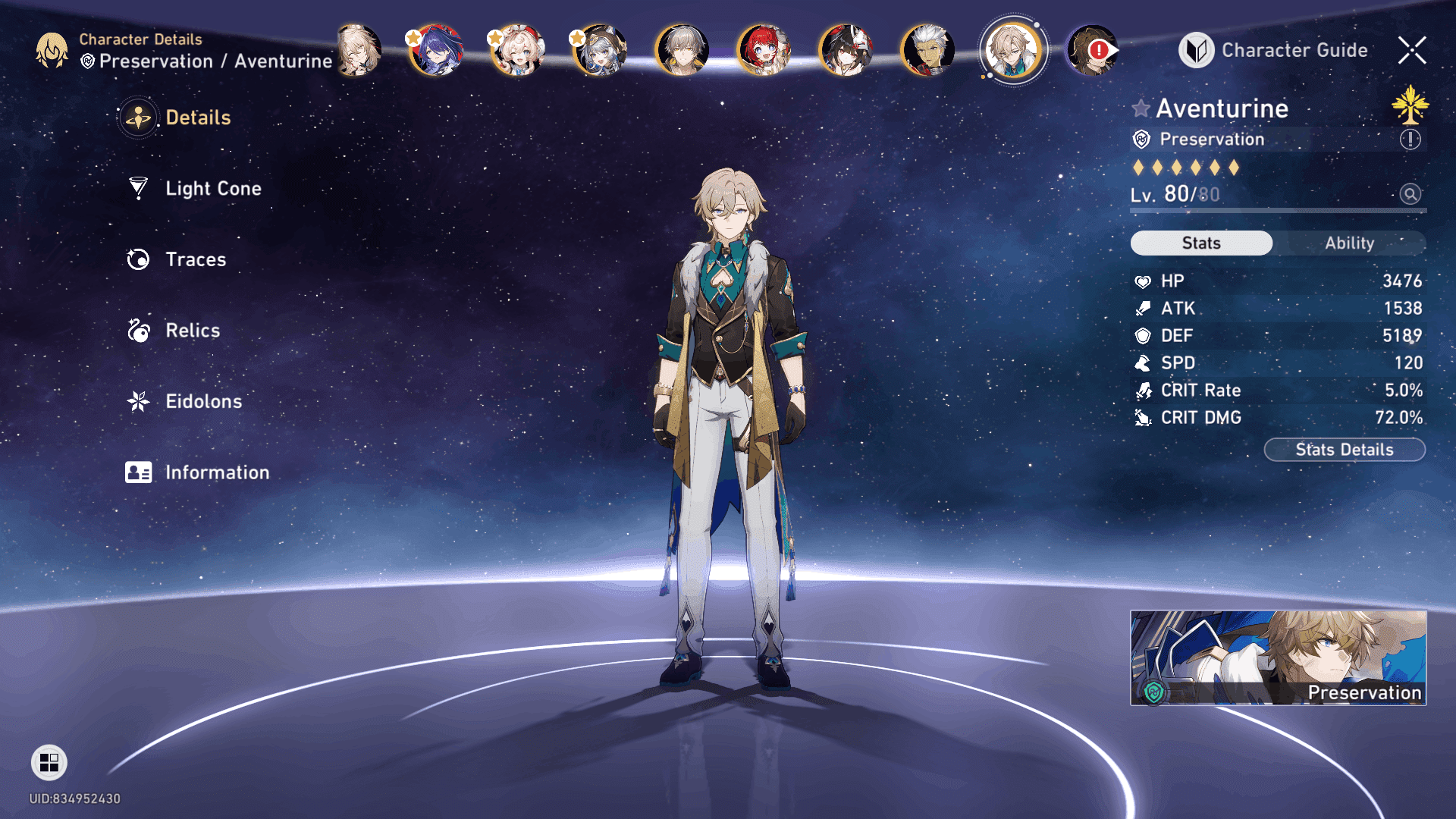Switch to the white-haired archer portrait
The width and height of the screenshot is (1456, 819).
(927, 51)
